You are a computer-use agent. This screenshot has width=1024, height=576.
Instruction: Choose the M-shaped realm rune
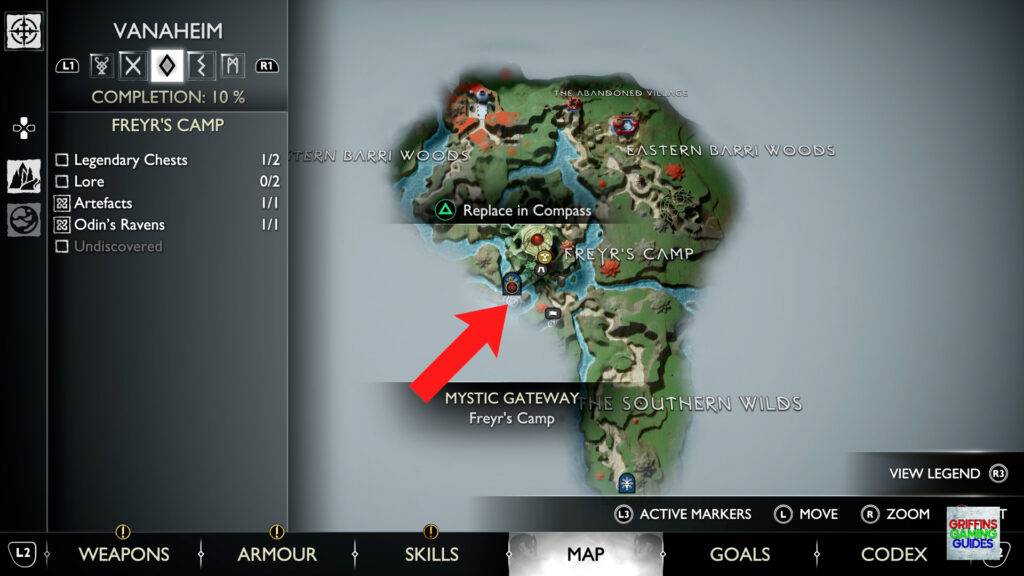click(231, 66)
